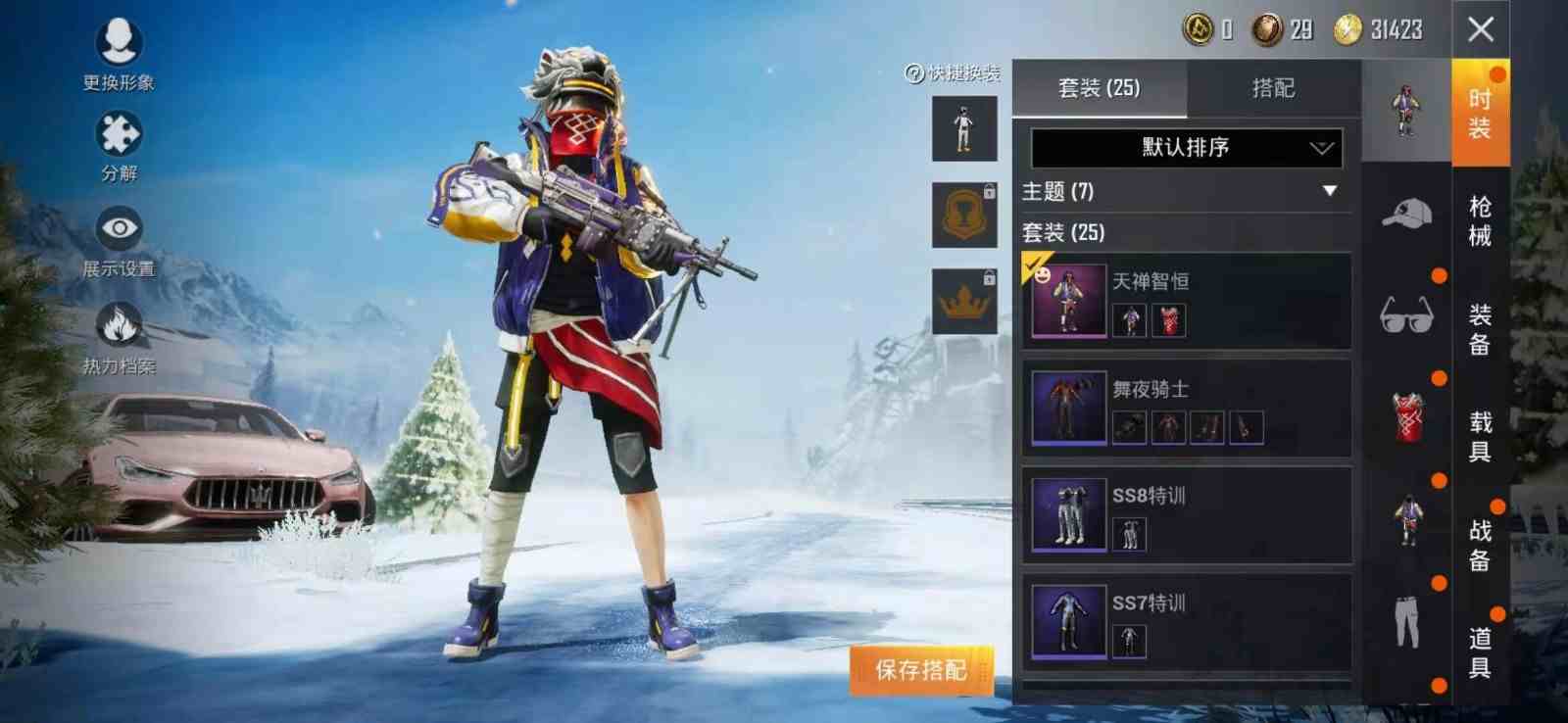Click the locked trophy outfit slot
1568x723 pixels.
963,215
